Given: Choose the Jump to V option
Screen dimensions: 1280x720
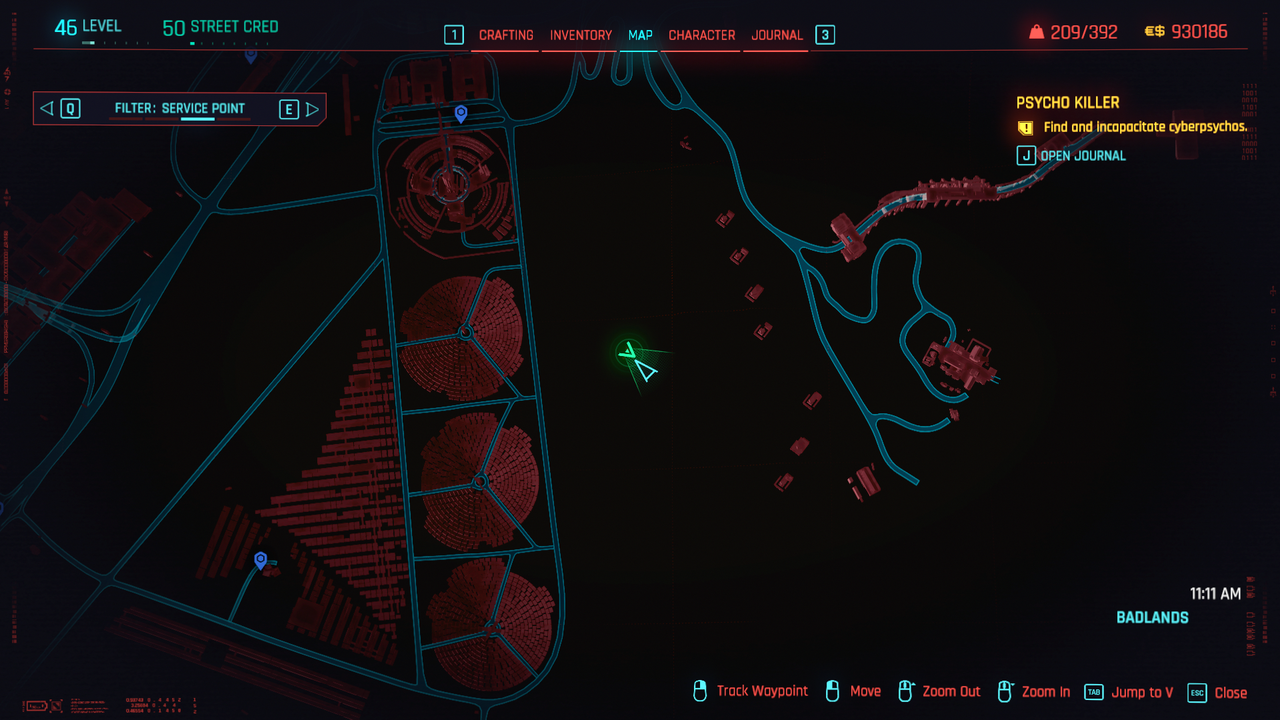Looking at the screenshot, I should tap(1142, 692).
